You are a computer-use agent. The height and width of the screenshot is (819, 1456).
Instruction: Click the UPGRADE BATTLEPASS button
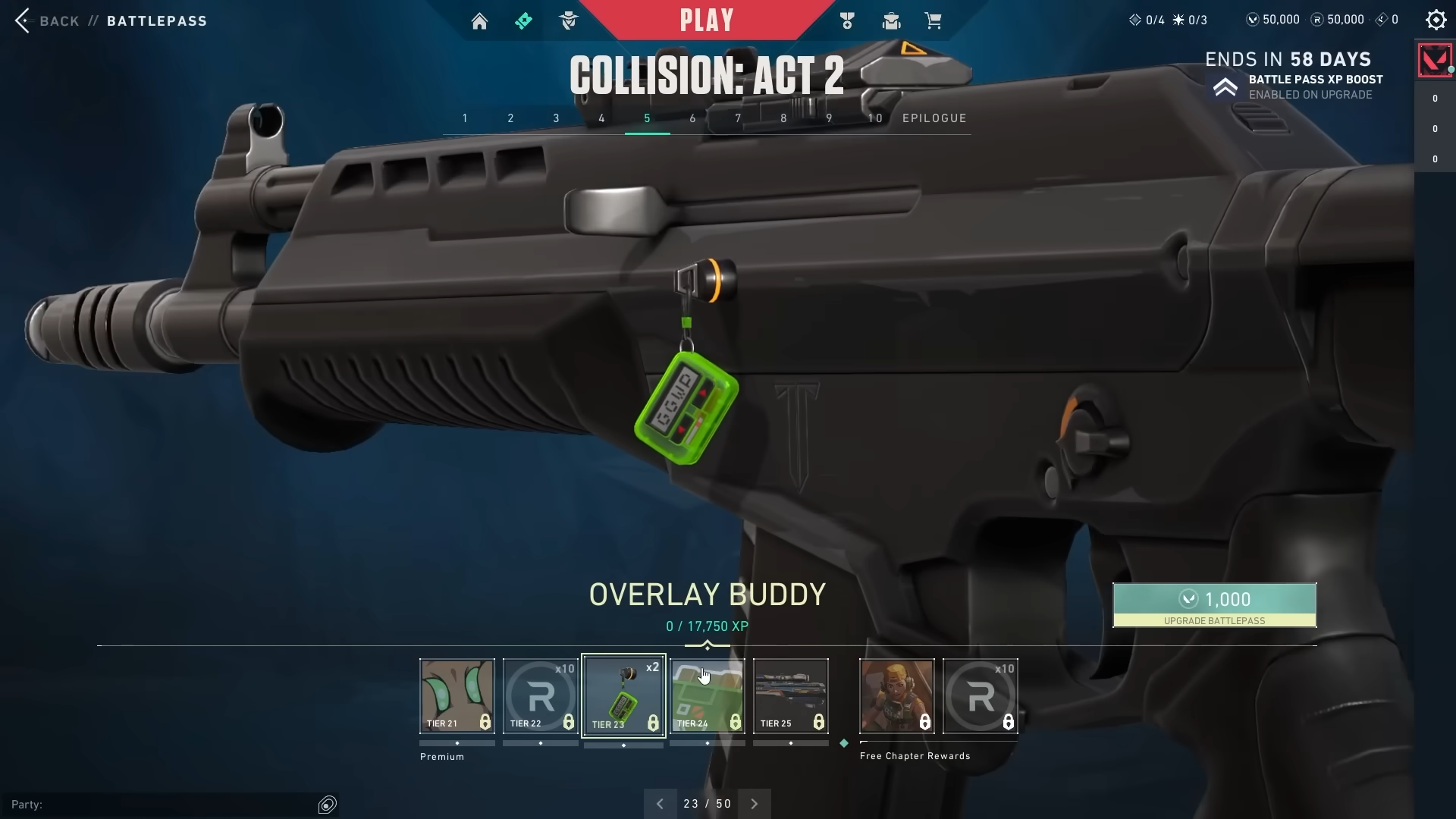1214,605
